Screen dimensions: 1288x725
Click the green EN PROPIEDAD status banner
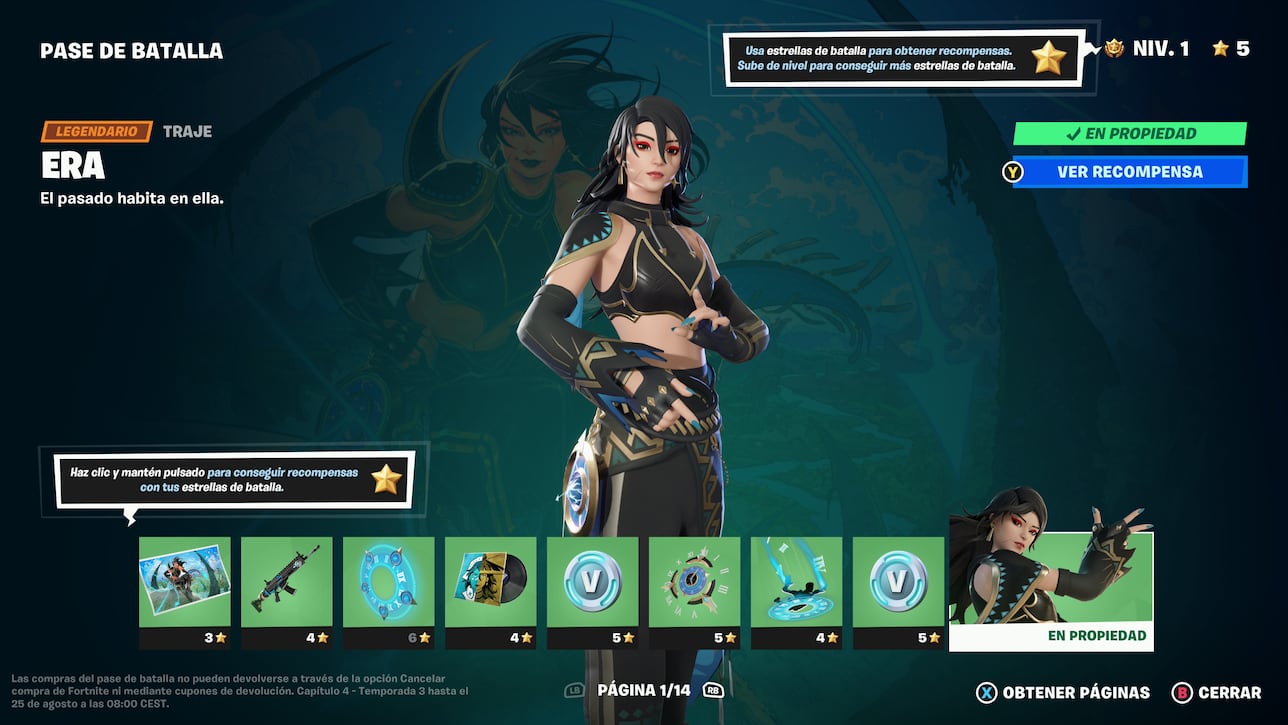[1130, 133]
